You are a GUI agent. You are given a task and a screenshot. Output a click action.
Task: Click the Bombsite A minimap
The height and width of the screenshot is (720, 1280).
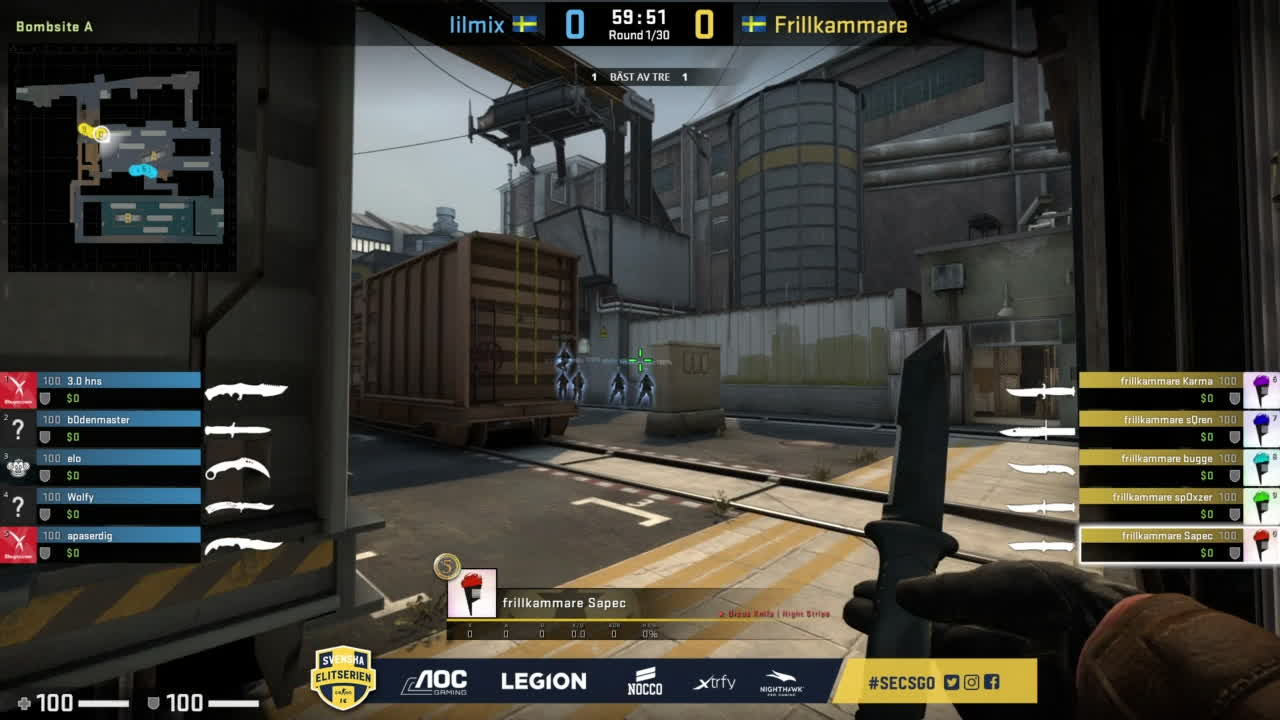122,157
